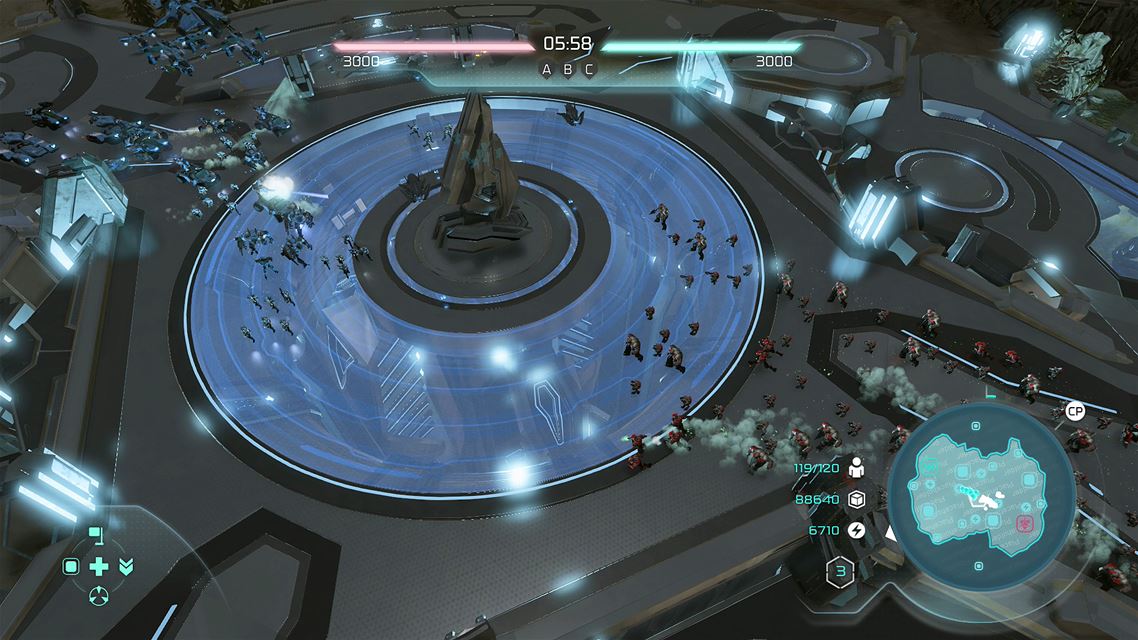Image resolution: width=1138 pixels, height=640 pixels.
Task: Click the population person icon
Action: coord(856,467)
